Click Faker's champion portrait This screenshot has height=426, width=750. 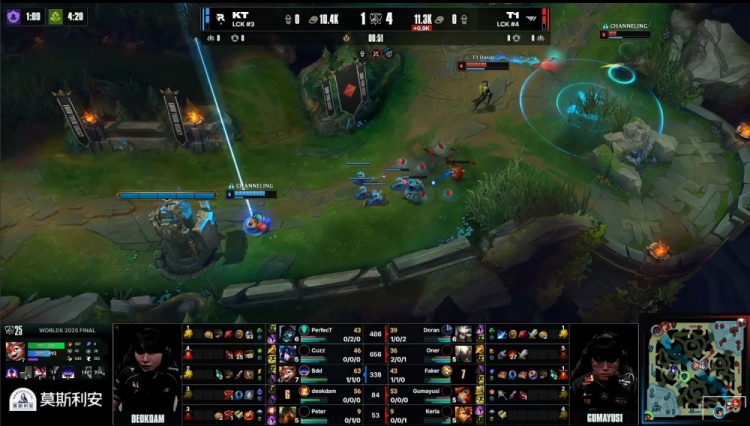[x=464, y=372]
